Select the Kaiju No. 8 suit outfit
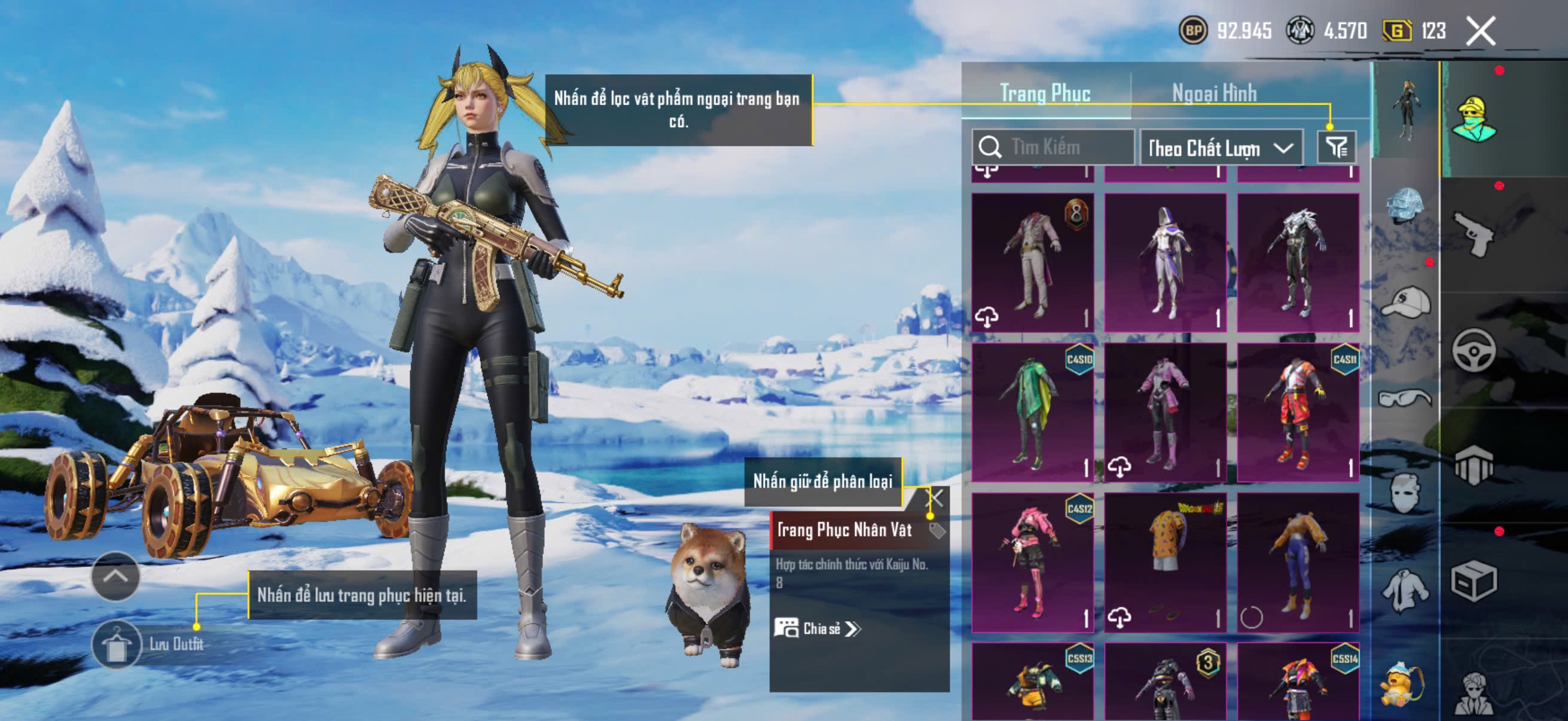This screenshot has height=721, width=1568. point(1032,263)
